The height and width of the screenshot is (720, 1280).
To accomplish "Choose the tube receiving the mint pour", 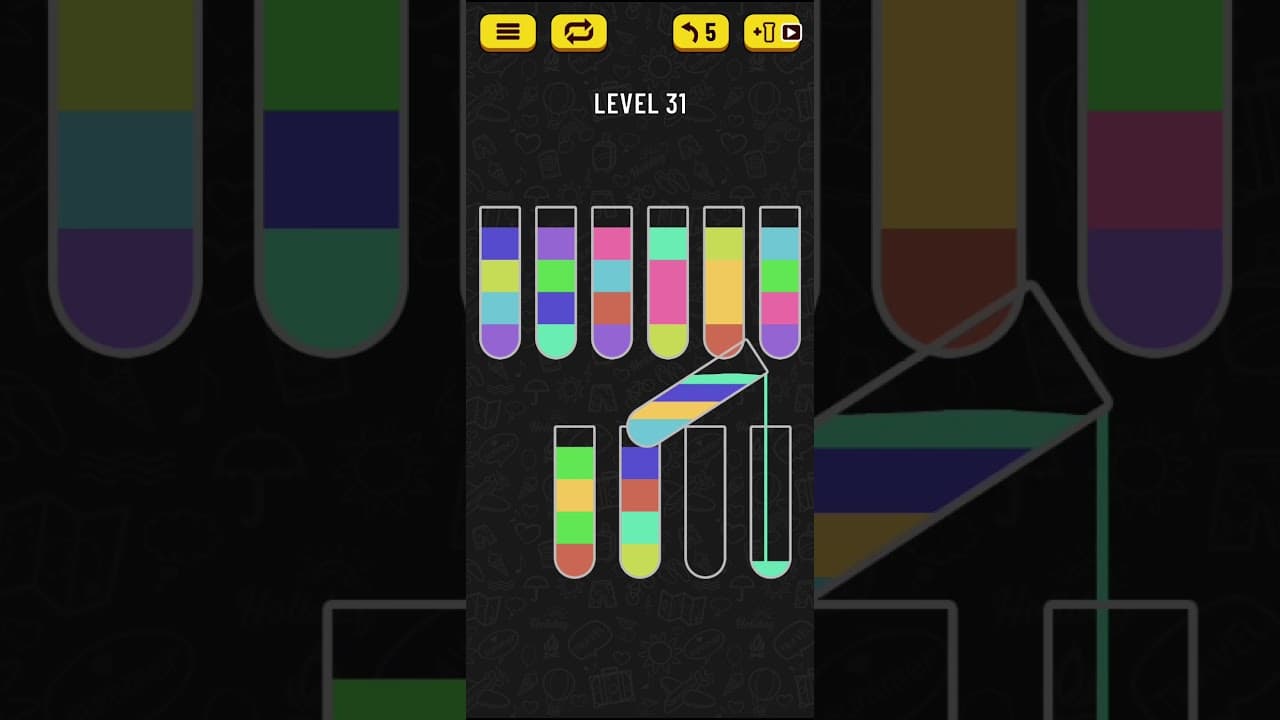I will point(771,502).
